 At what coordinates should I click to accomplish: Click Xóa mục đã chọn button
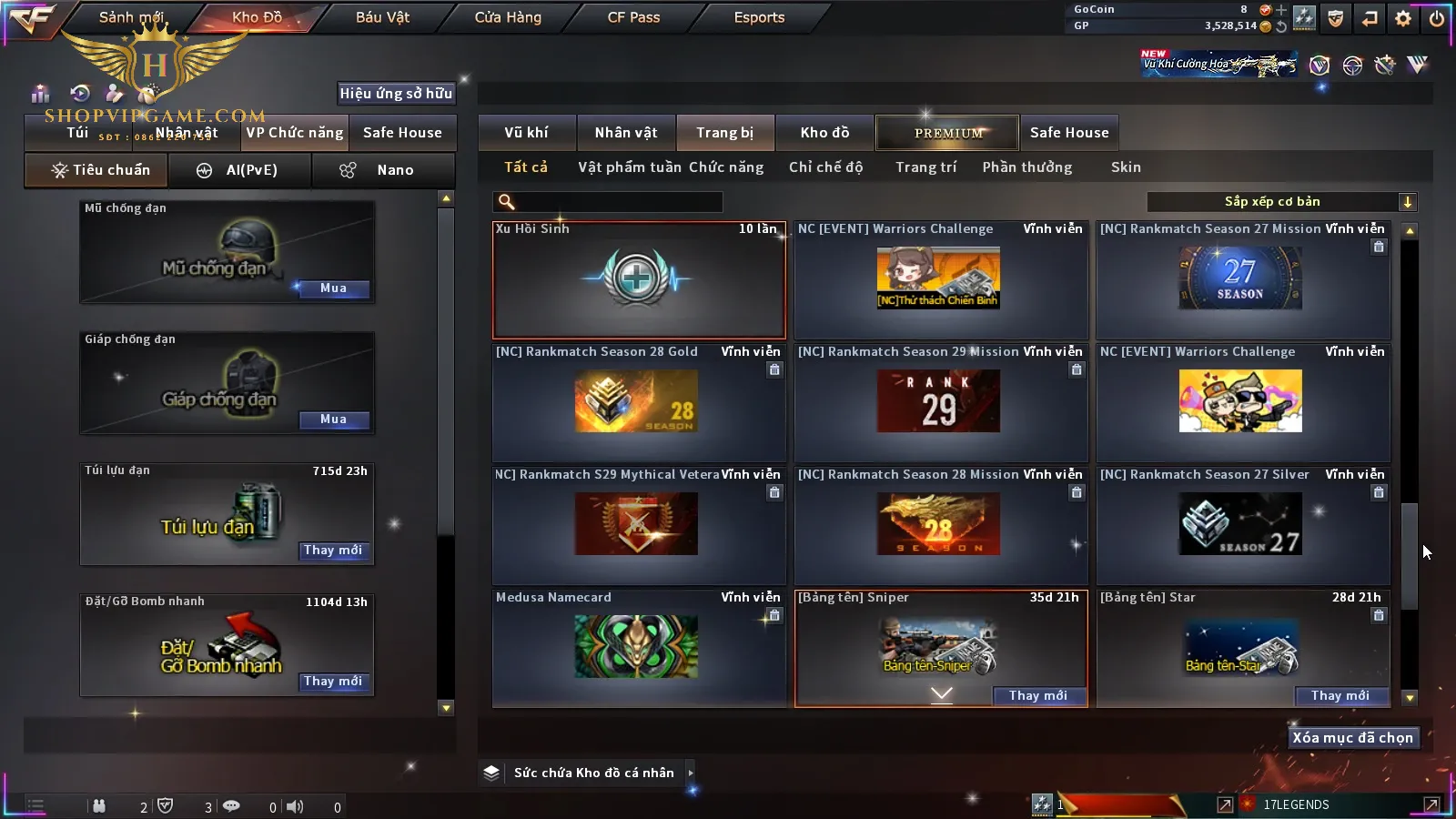(1352, 738)
